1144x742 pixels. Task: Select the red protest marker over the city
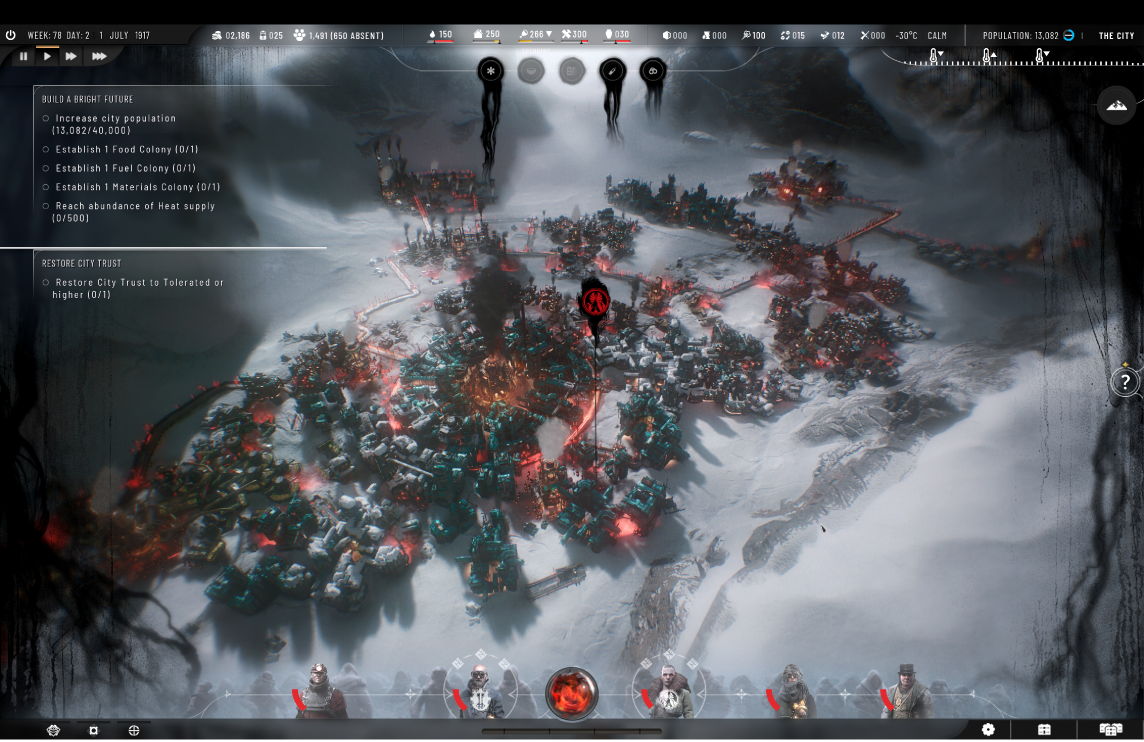coord(596,300)
